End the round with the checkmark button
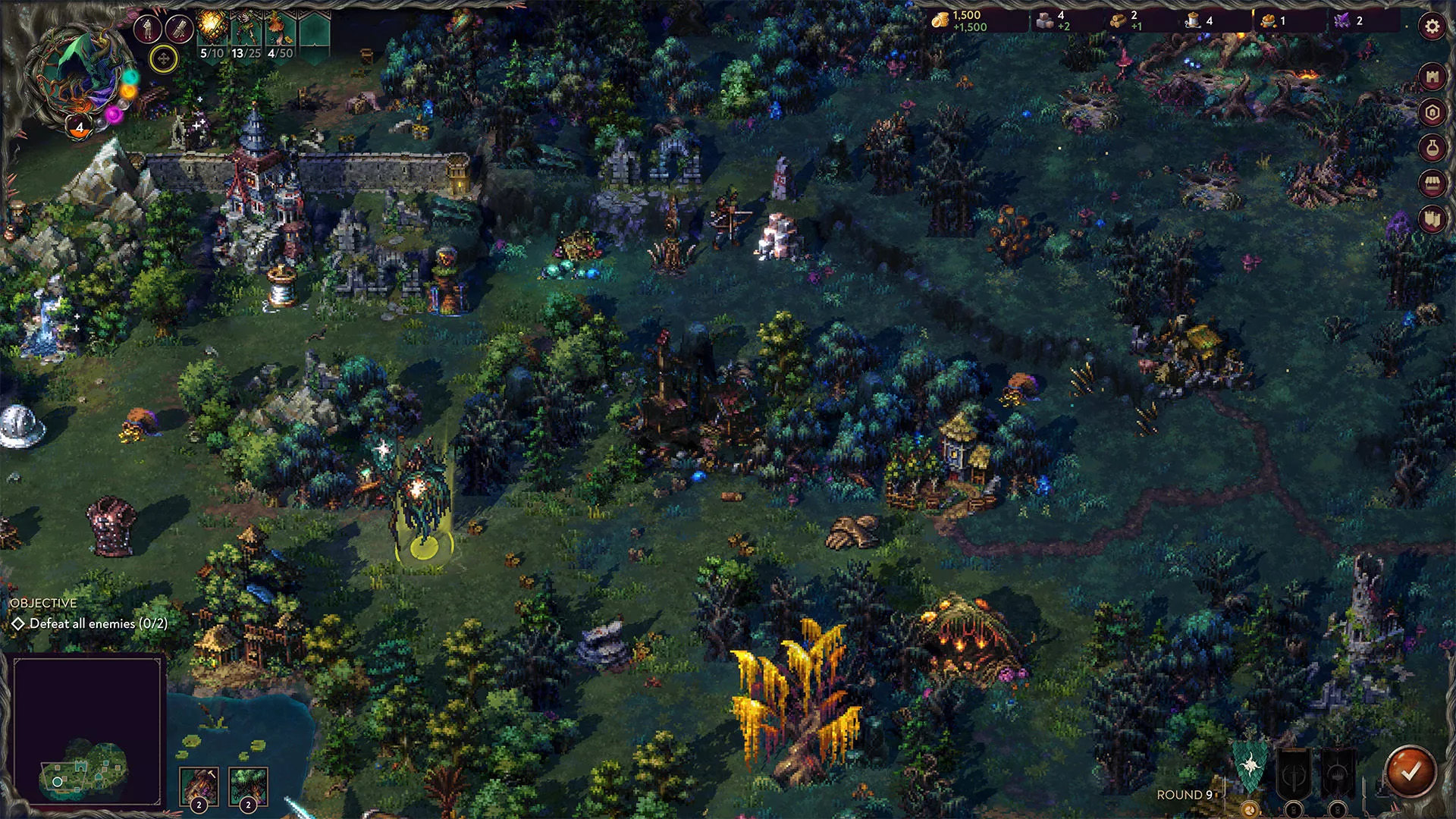 [1410, 772]
